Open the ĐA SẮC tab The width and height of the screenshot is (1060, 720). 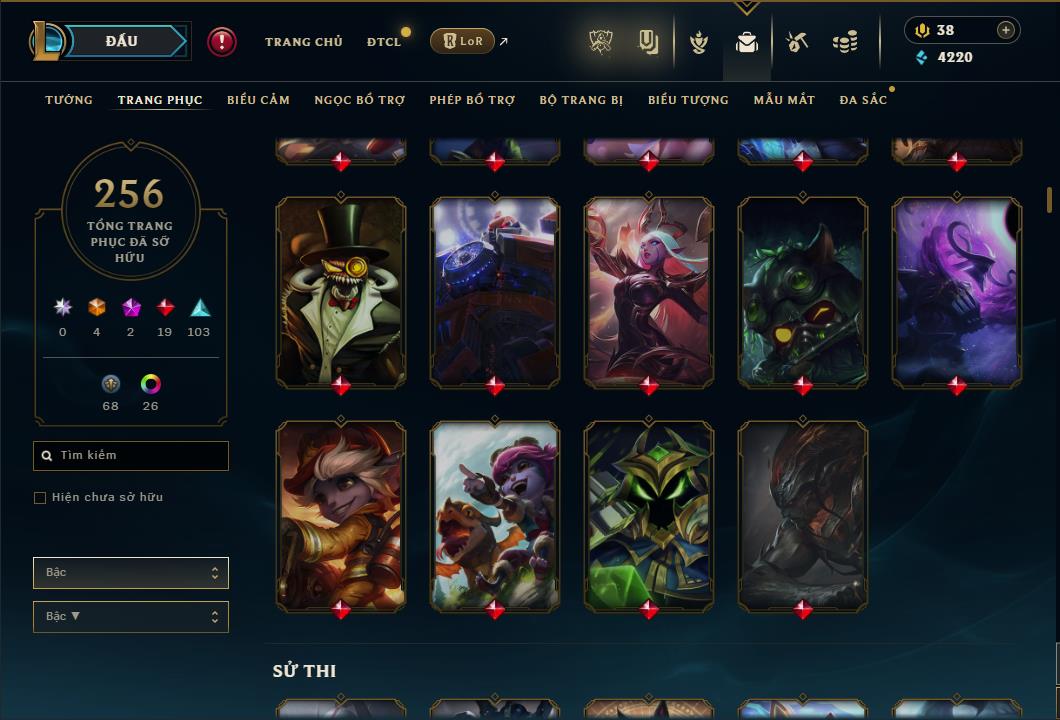coord(863,100)
